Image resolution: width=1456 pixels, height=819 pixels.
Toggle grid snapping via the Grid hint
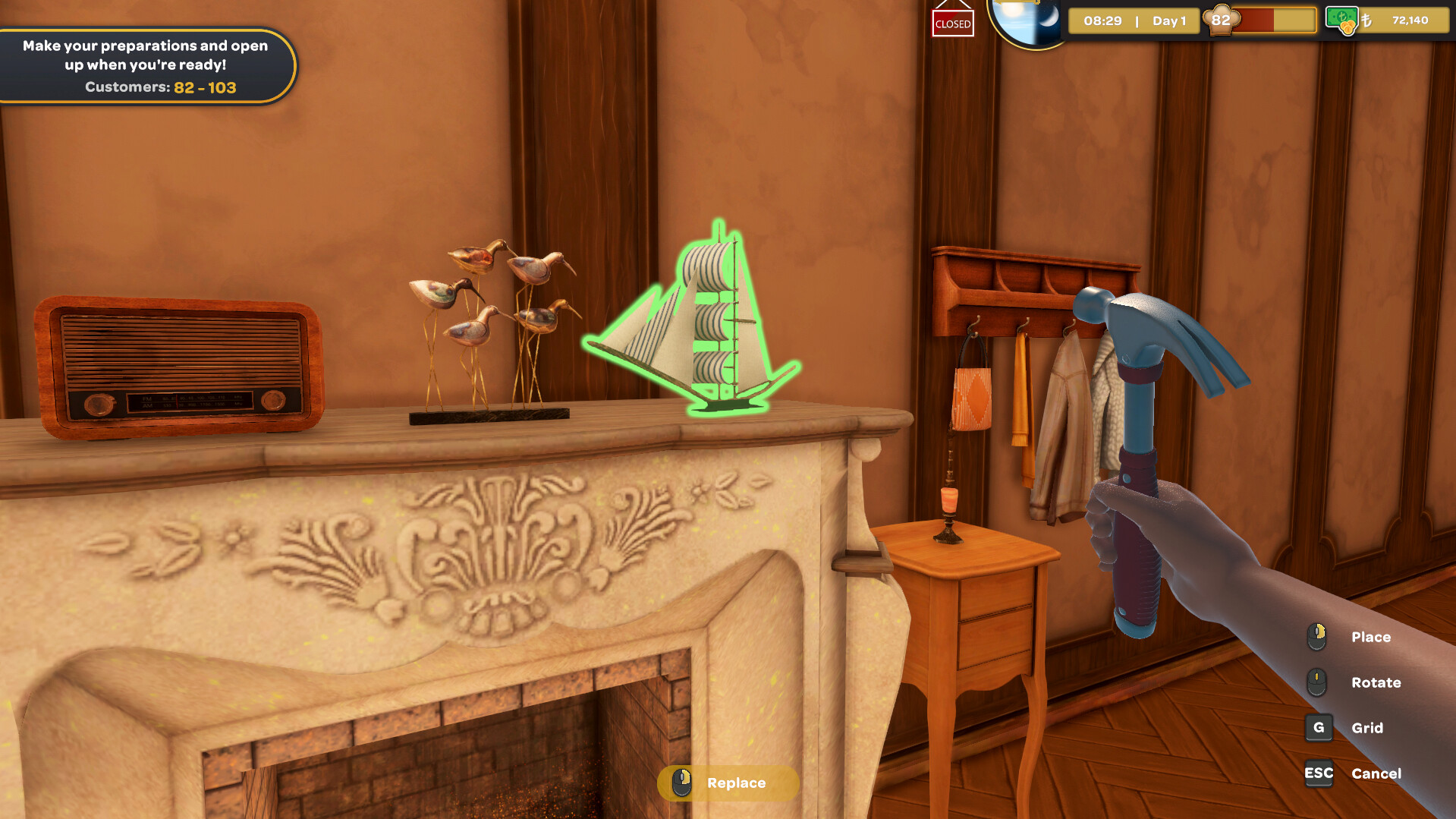(1369, 728)
